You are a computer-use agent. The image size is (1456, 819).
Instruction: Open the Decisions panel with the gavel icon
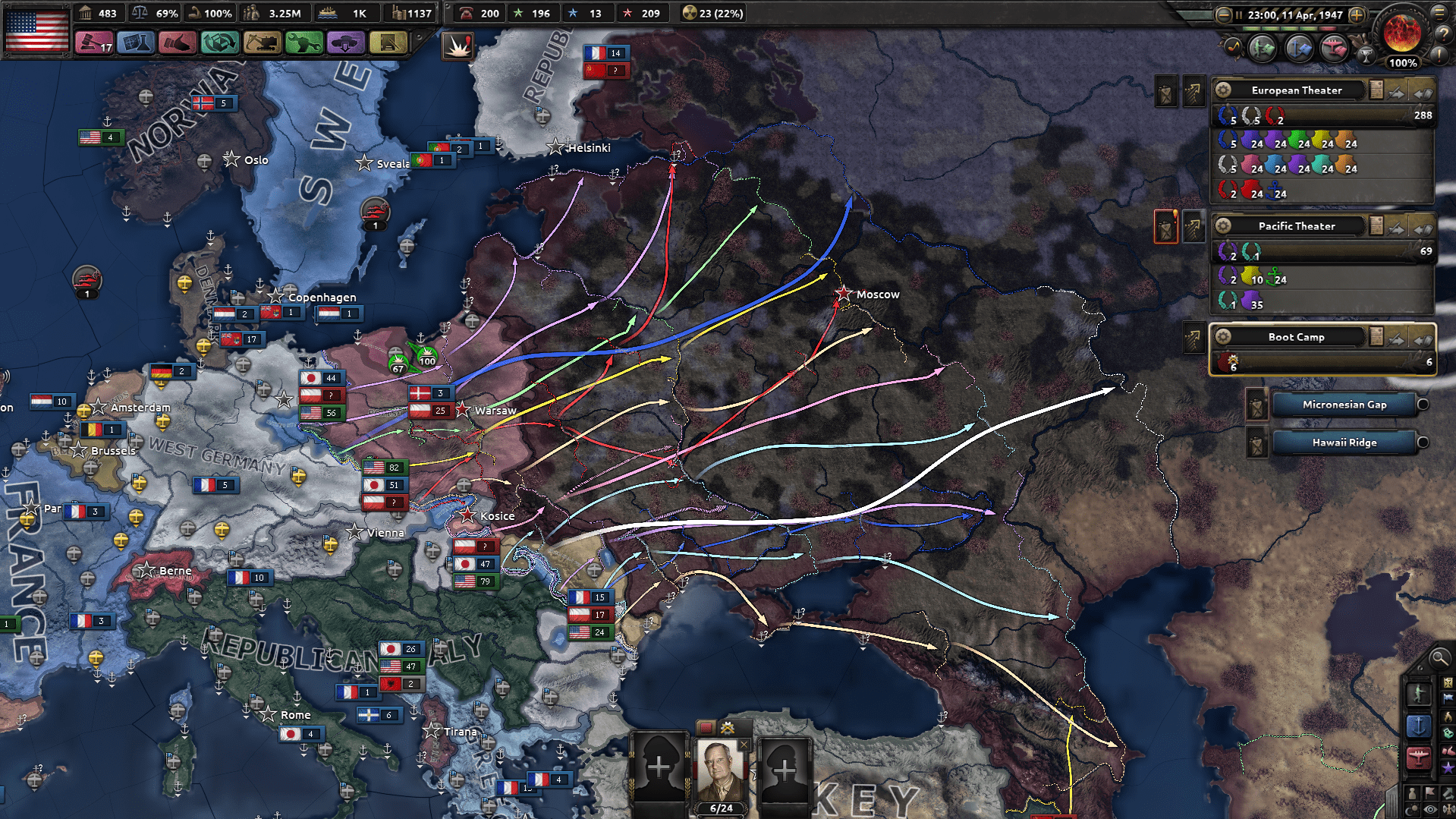(93, 43)
